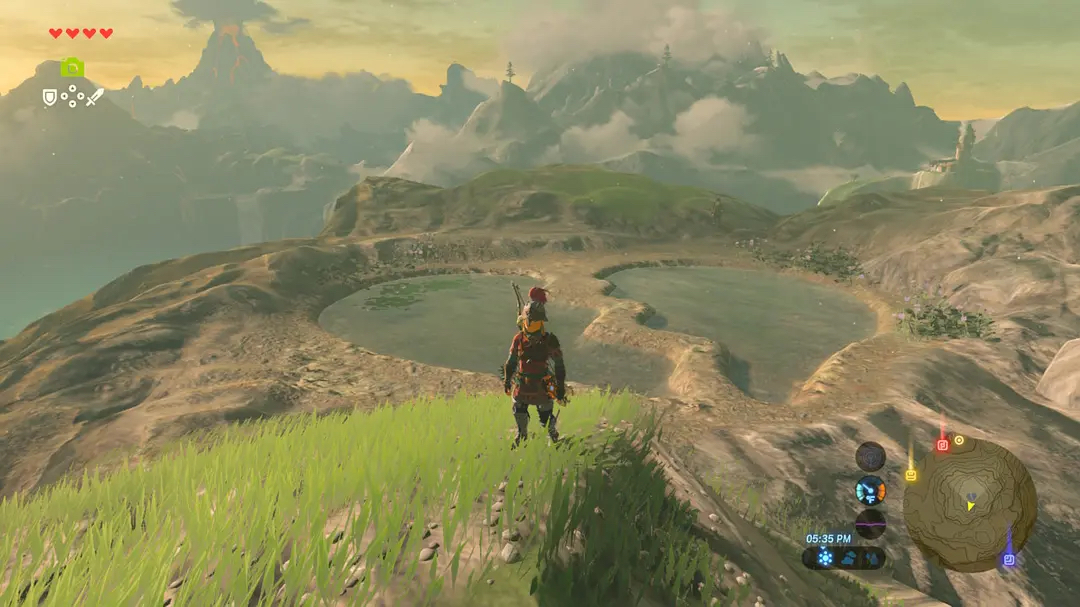Choose the shield equipment icon
Screen dimensions: 1080x607
coord(49,97)
